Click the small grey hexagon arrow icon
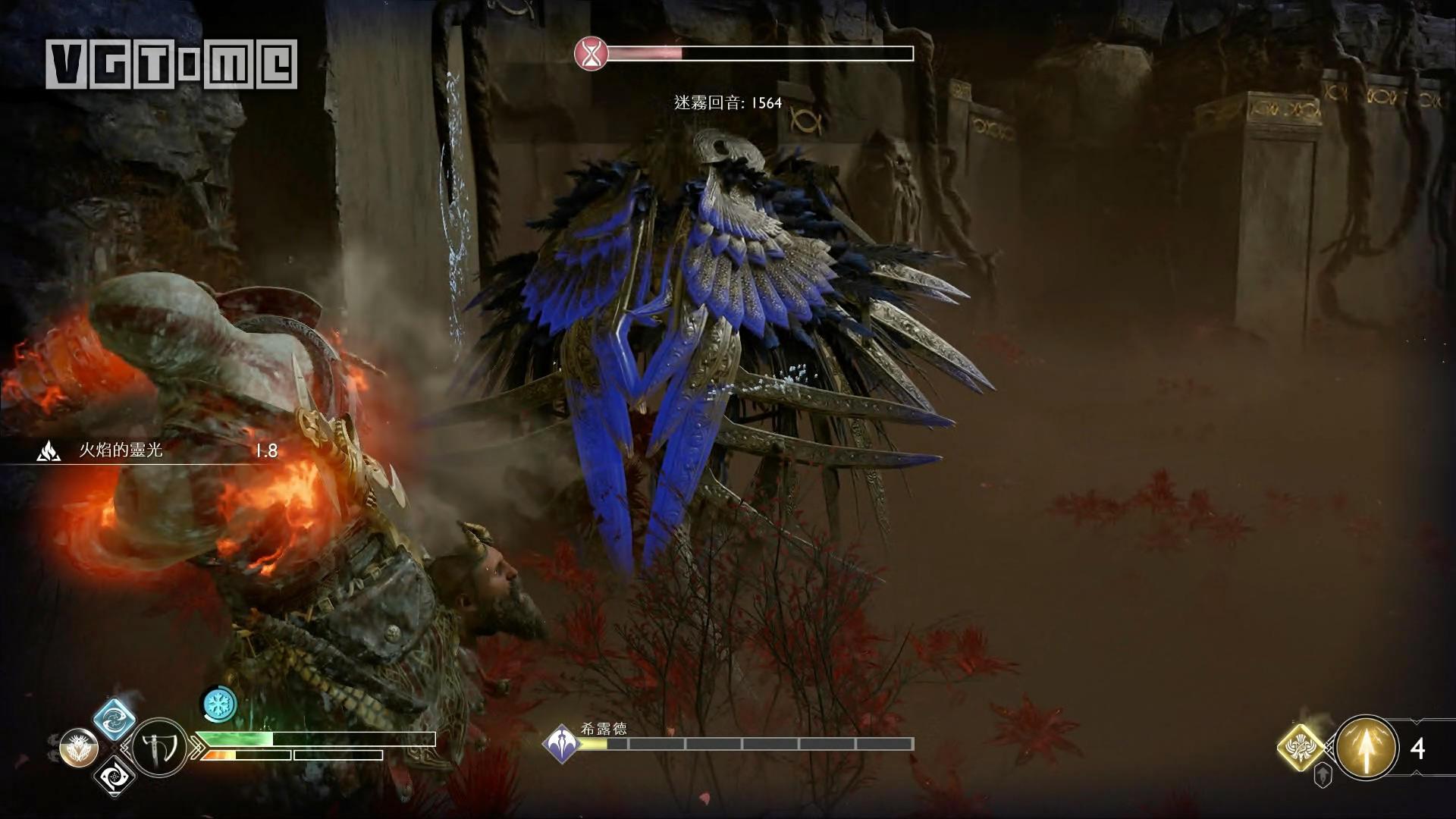 click(x=1323, y=774)
